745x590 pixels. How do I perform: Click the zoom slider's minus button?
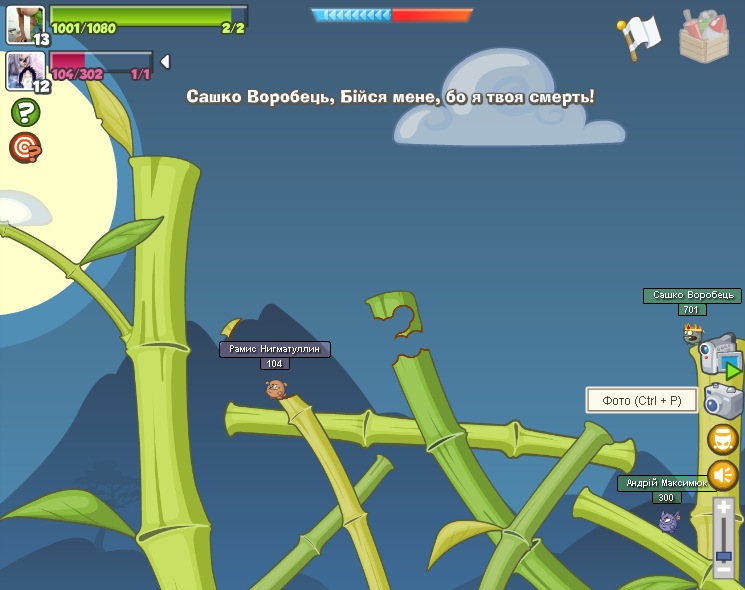[724, 569]
